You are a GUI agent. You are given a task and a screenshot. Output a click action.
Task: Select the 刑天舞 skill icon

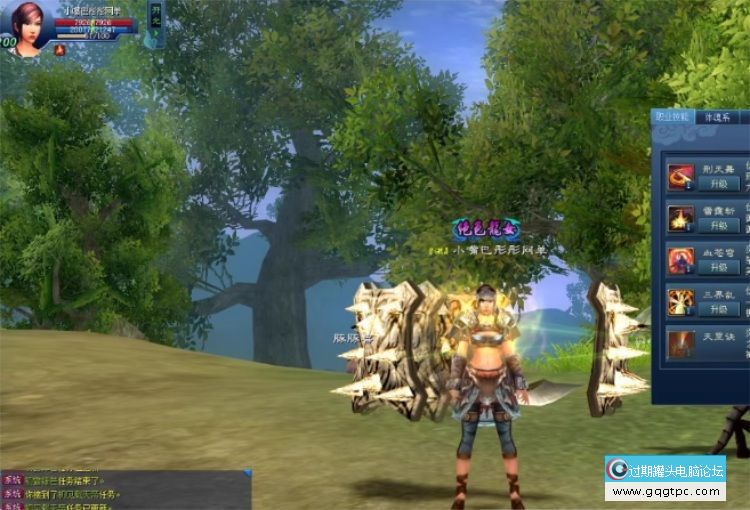[681, 177]
